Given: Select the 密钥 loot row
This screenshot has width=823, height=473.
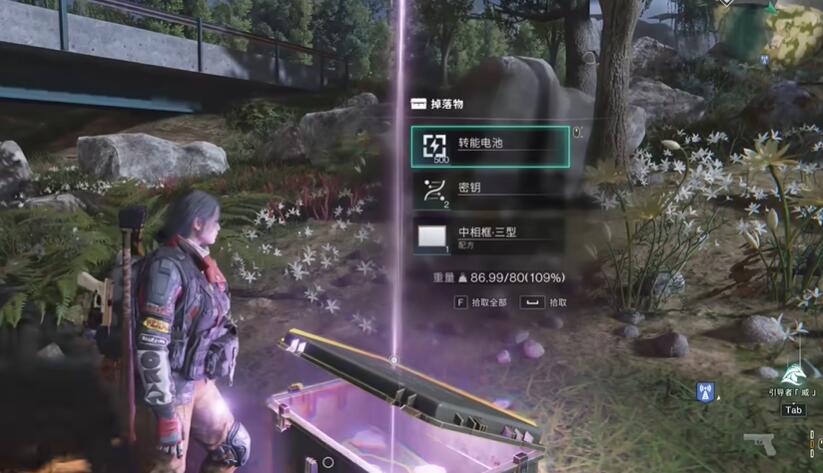Looking at the screenshot, I should [x=490, y=191].
